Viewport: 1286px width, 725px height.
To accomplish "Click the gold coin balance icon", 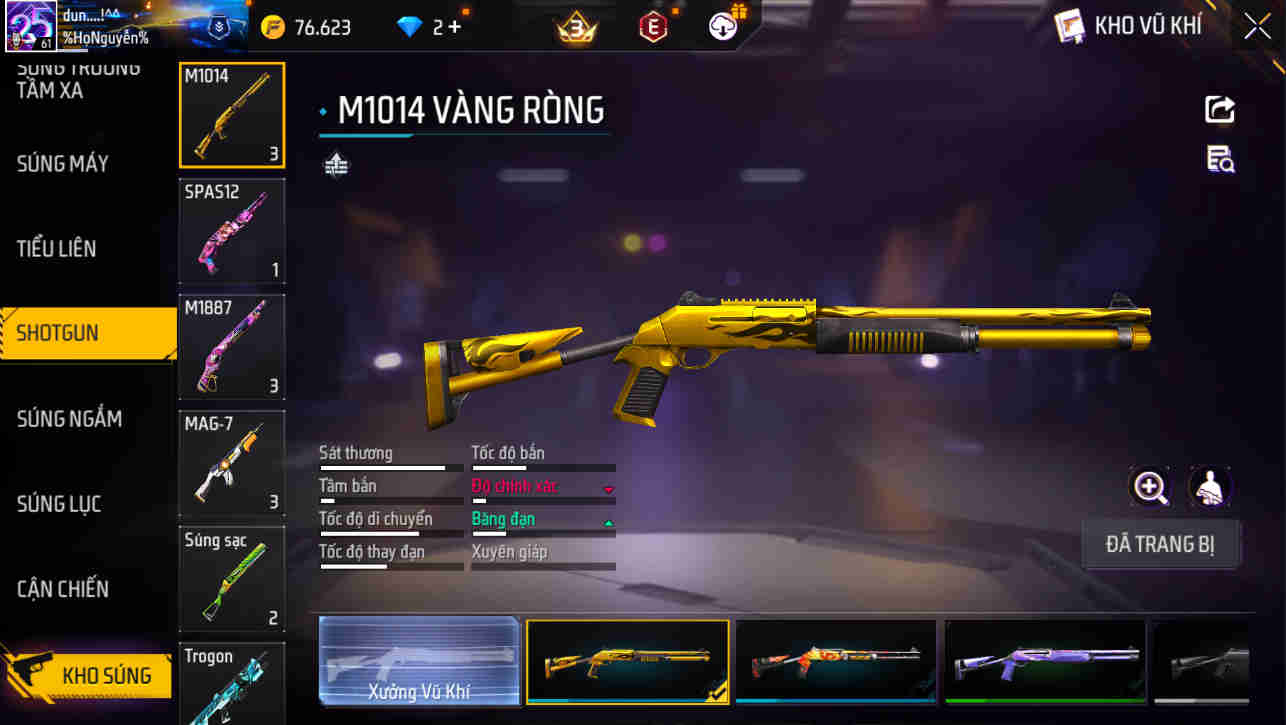I will click(272, 27).
